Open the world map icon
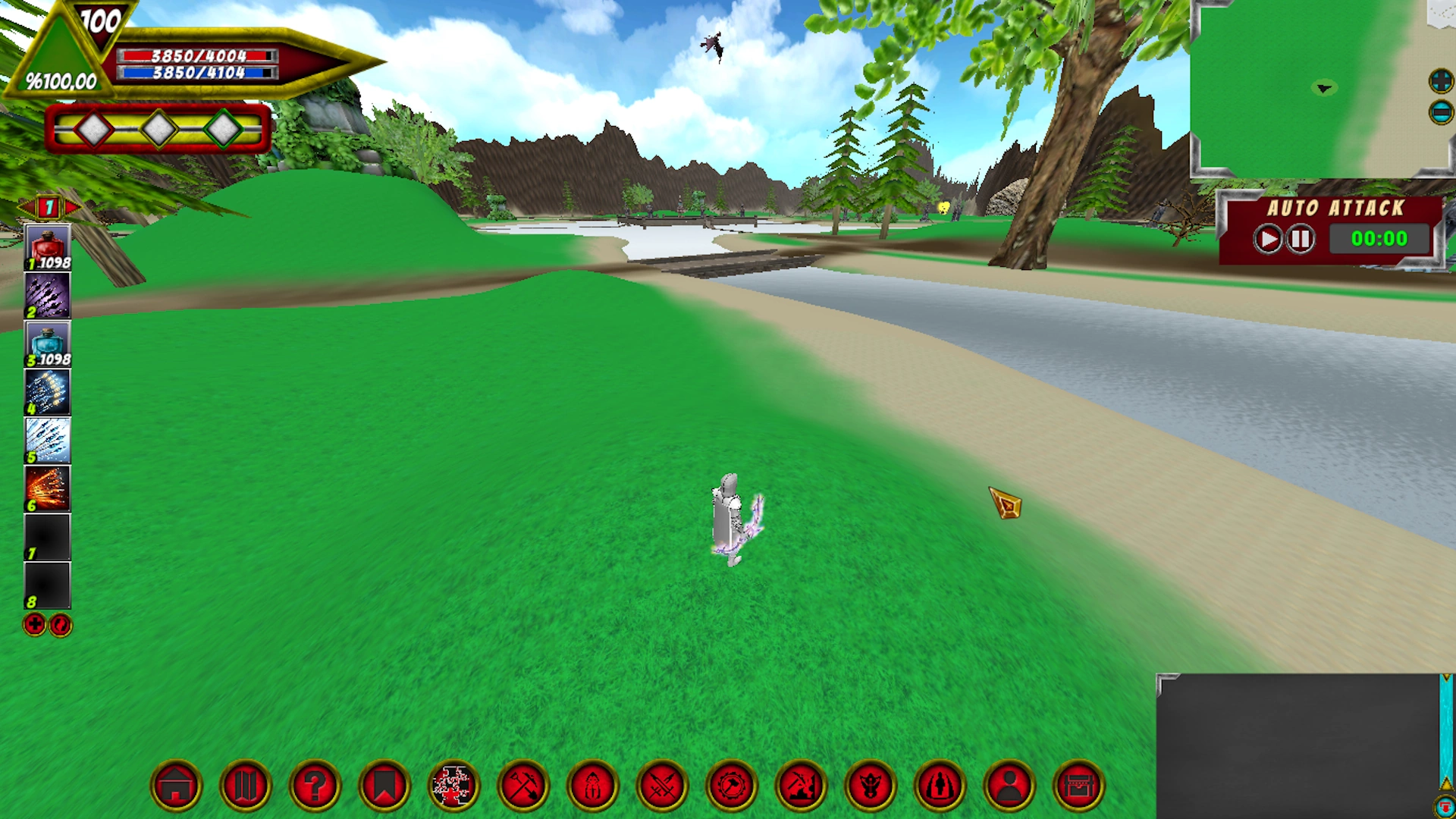This screenshot has height=819, width=1456. coord(246,786)
